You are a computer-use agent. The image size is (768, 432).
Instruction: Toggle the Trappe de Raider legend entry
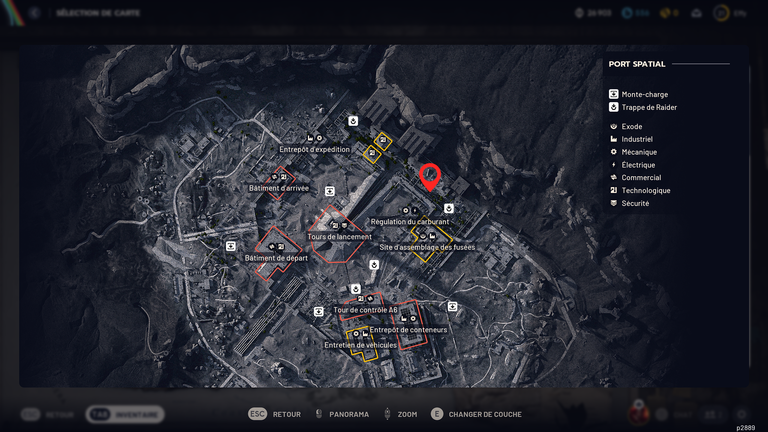tap(648, 107)
